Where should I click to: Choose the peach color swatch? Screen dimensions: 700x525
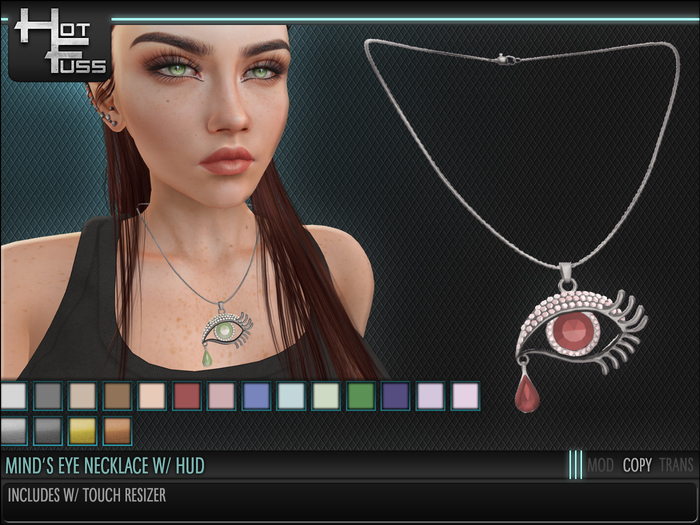152,396
